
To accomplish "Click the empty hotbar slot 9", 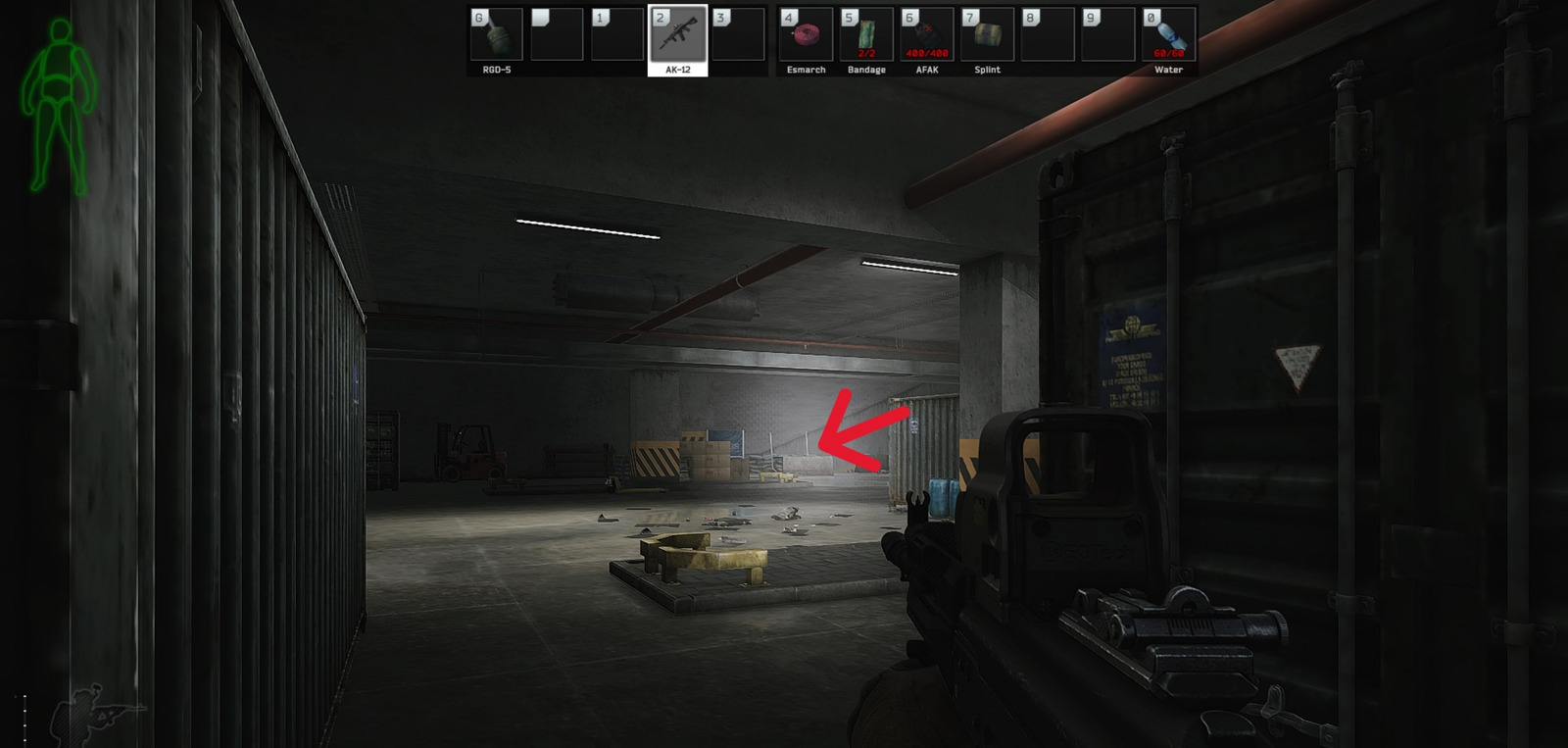I will [x=1107, y=34].
